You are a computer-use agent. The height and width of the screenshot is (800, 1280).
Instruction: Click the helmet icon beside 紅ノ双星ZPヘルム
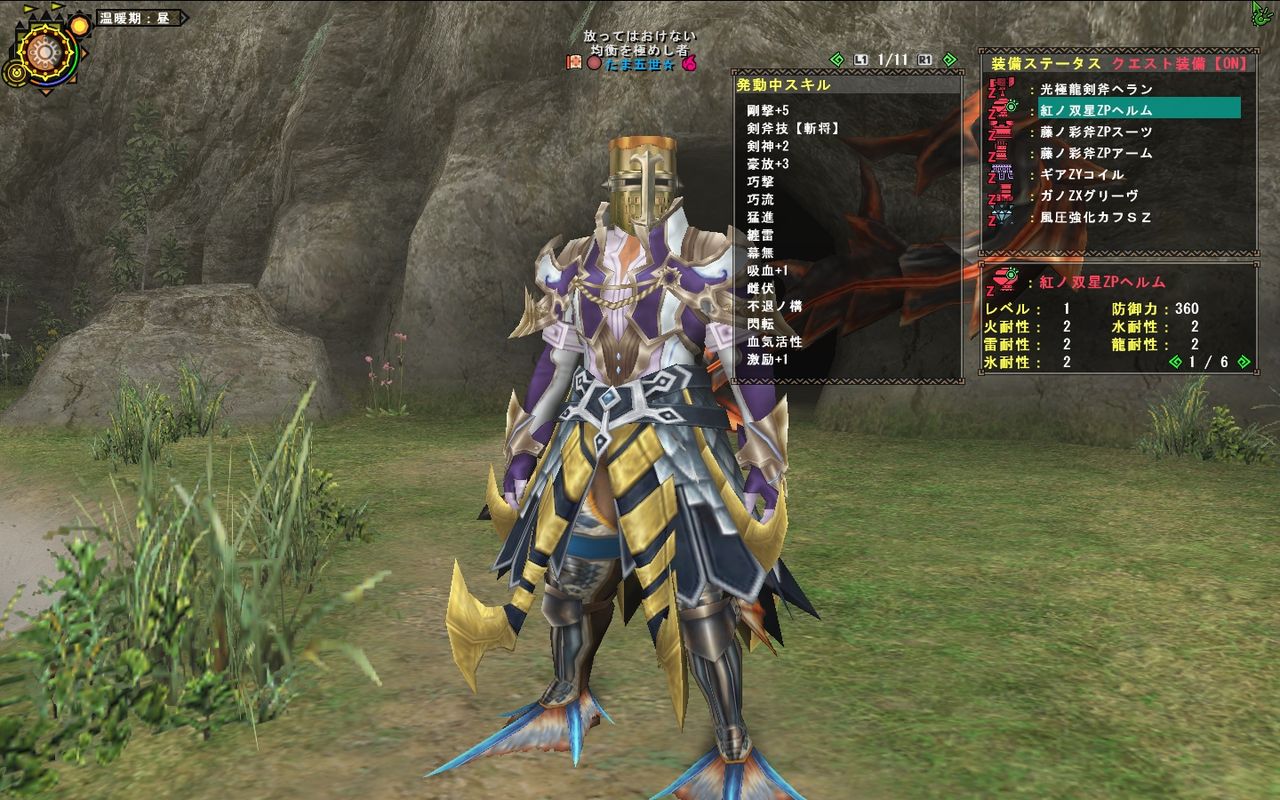(1002, 108)
